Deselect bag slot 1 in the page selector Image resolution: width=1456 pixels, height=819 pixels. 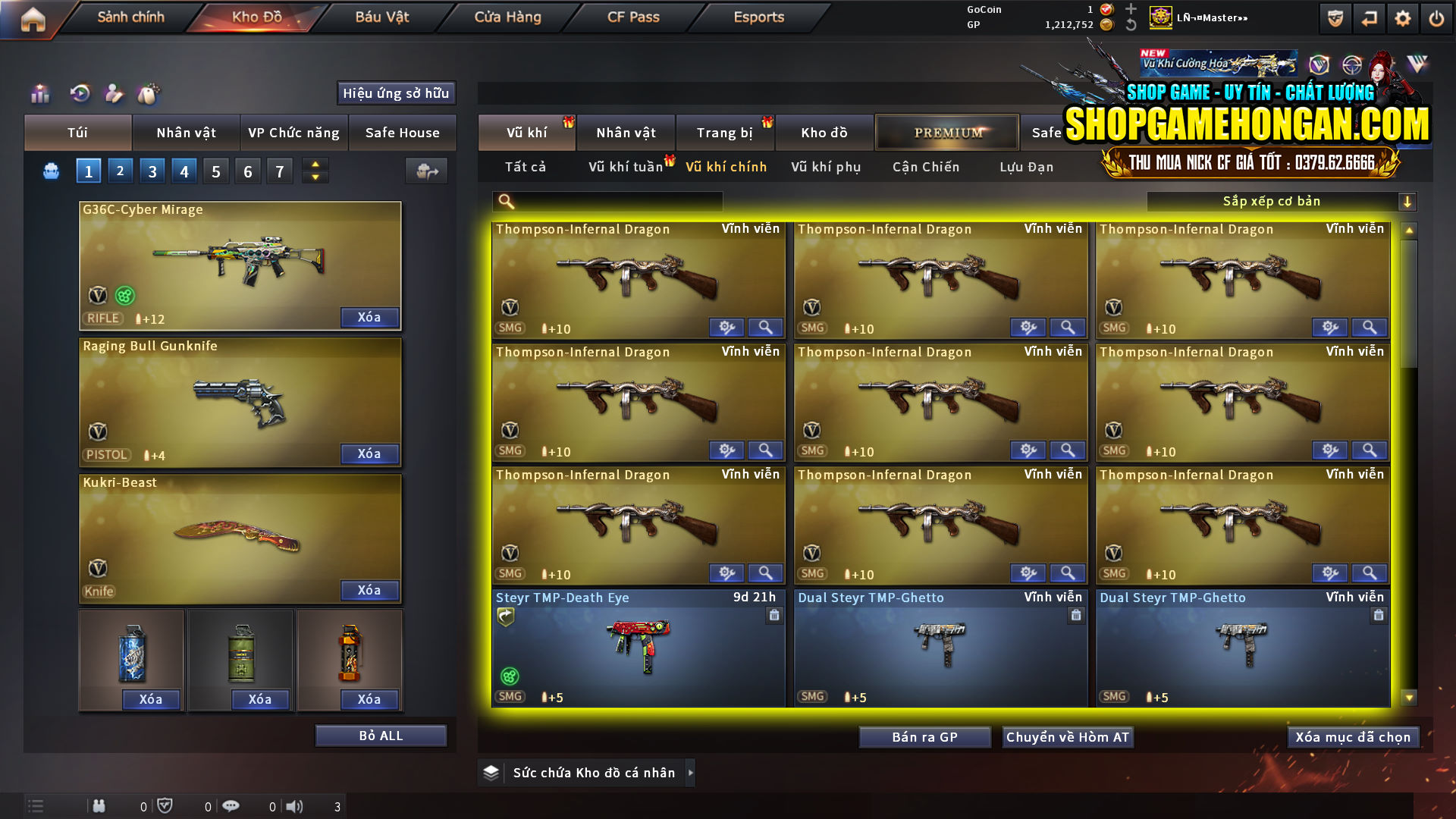point(88,171)
